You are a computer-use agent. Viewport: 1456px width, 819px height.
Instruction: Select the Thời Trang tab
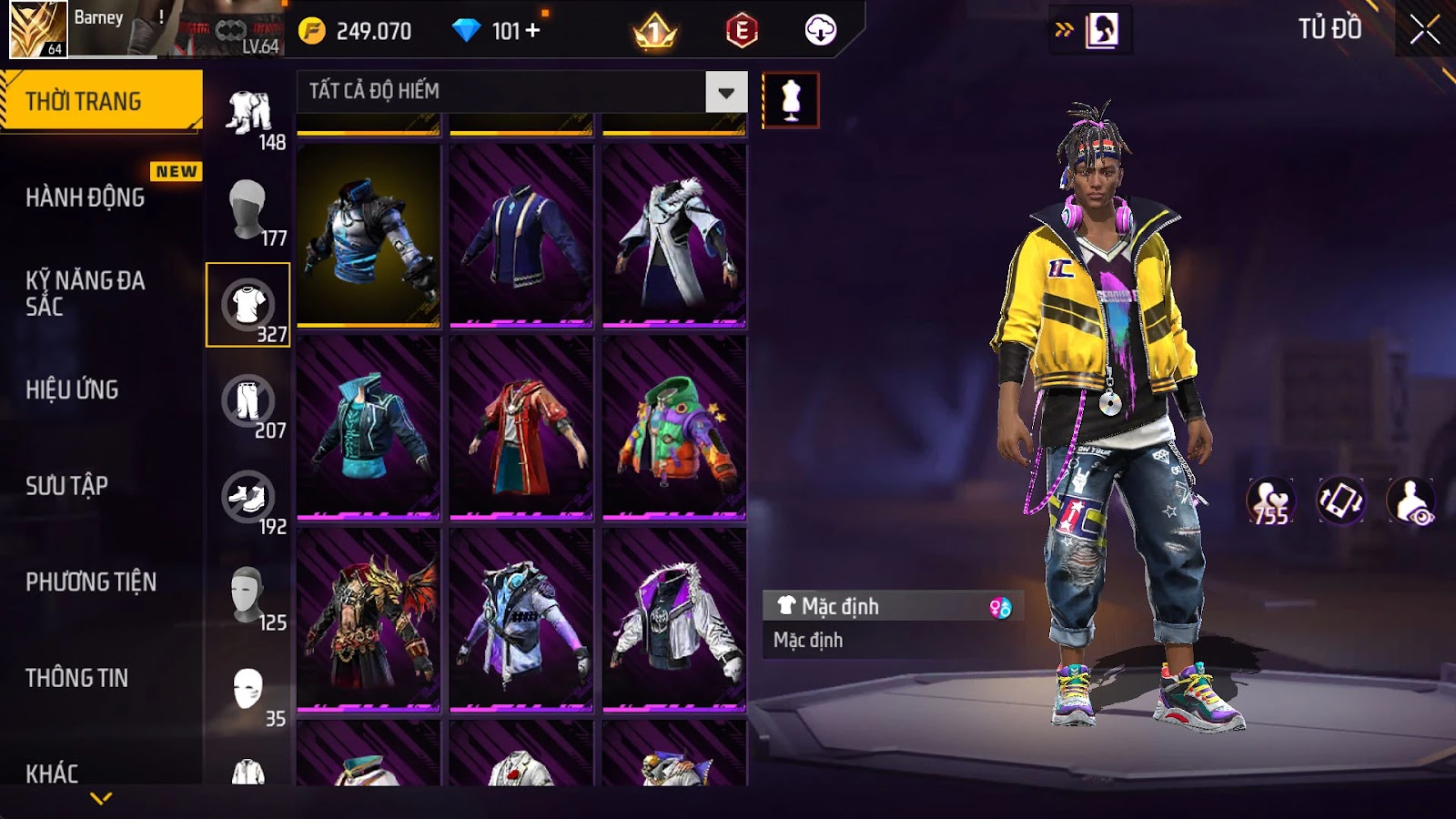(x=100, y=101)
